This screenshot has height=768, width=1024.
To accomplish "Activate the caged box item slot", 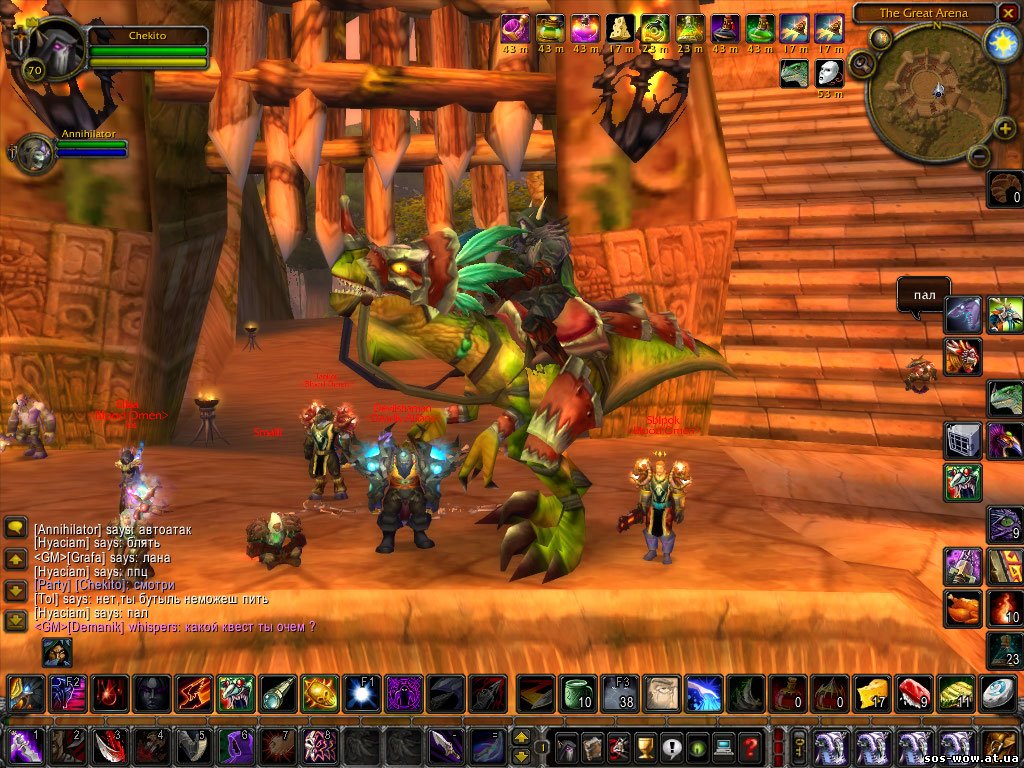I will coord(962,440).
